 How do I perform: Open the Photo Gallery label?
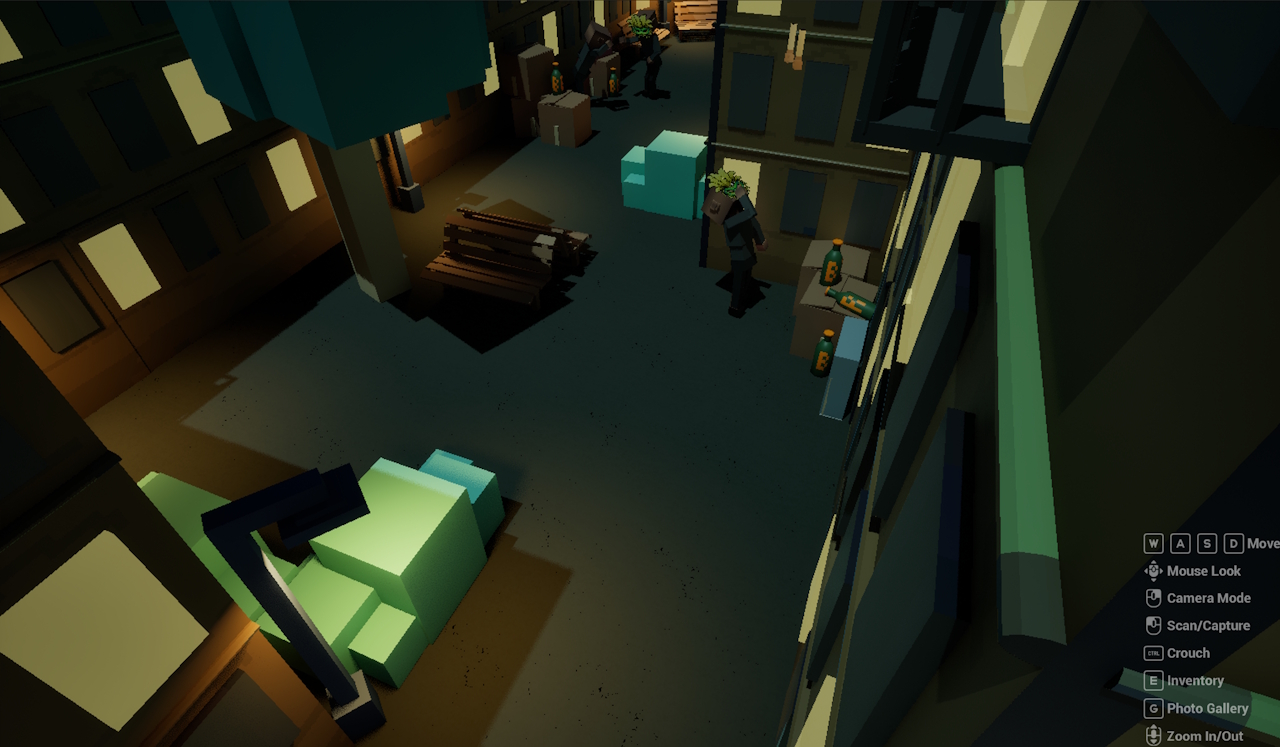click(1208, 708)
